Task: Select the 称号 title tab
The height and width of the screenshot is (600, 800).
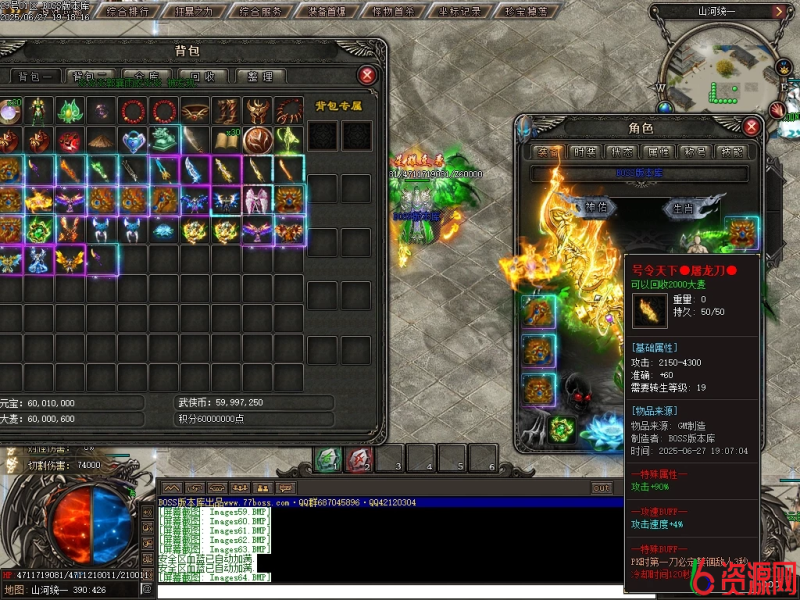Action: coord(694,152)
